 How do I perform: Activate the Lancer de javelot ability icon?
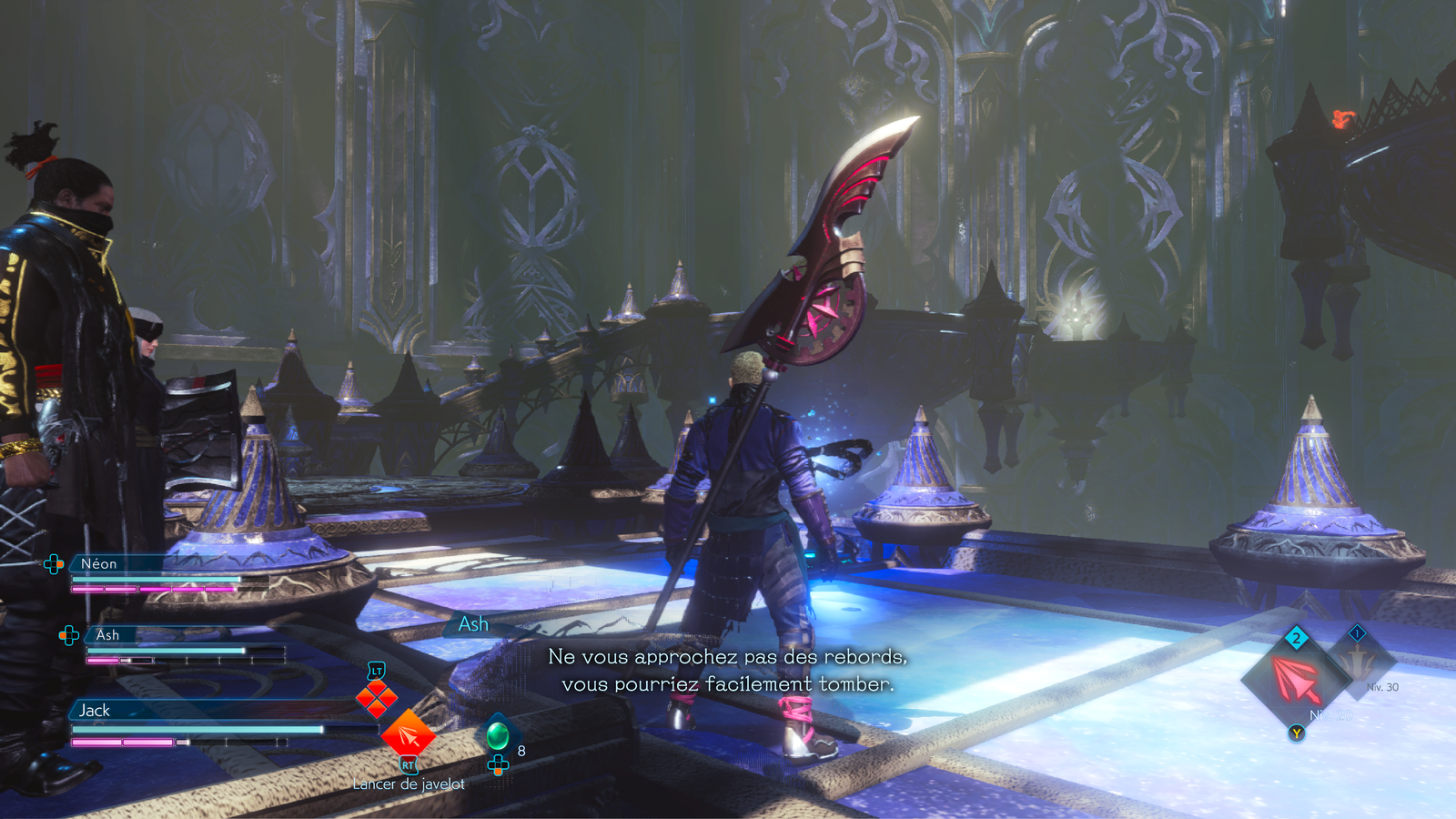click(x=408, y=733)
